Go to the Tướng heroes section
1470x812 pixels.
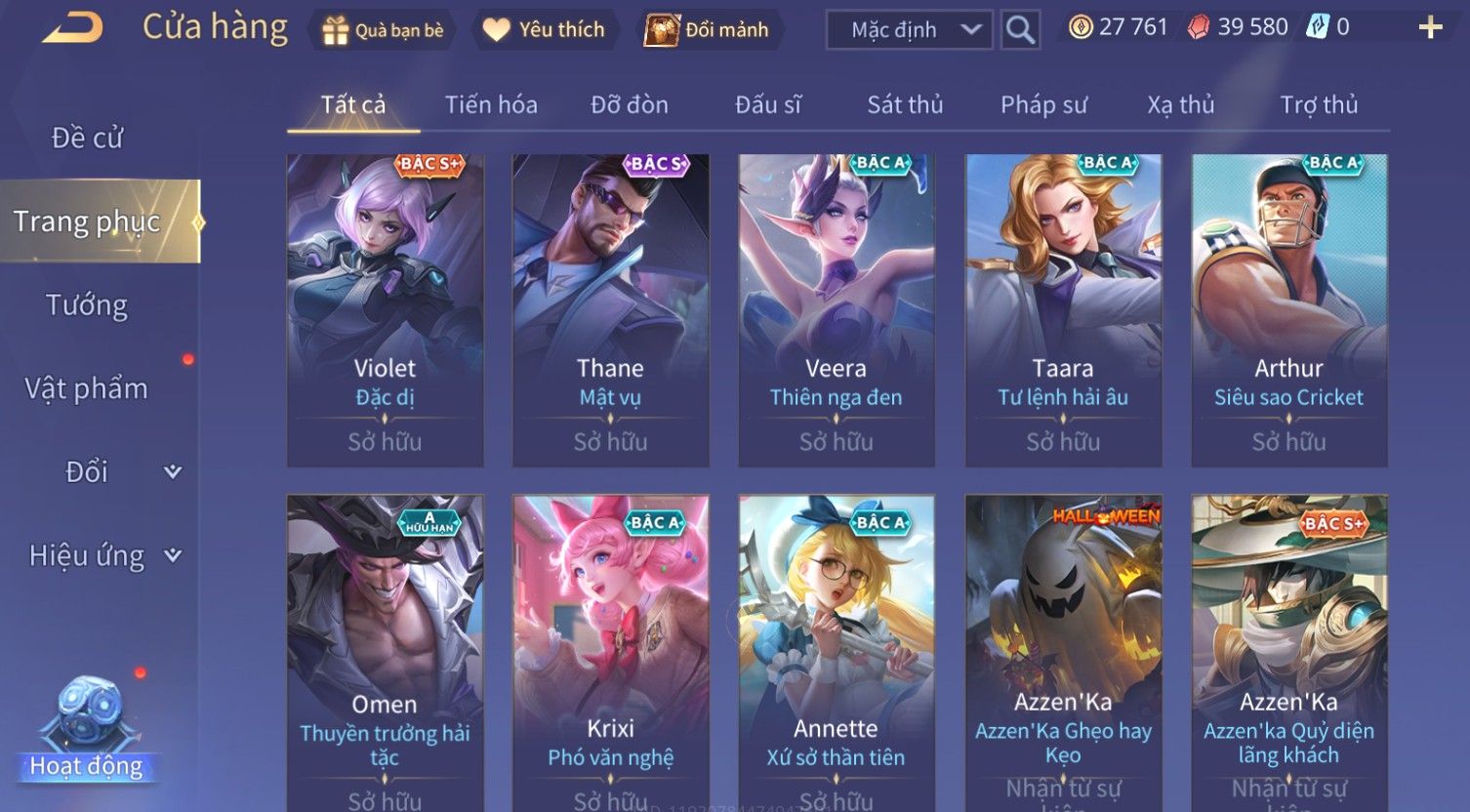click(x=87, y=305)
